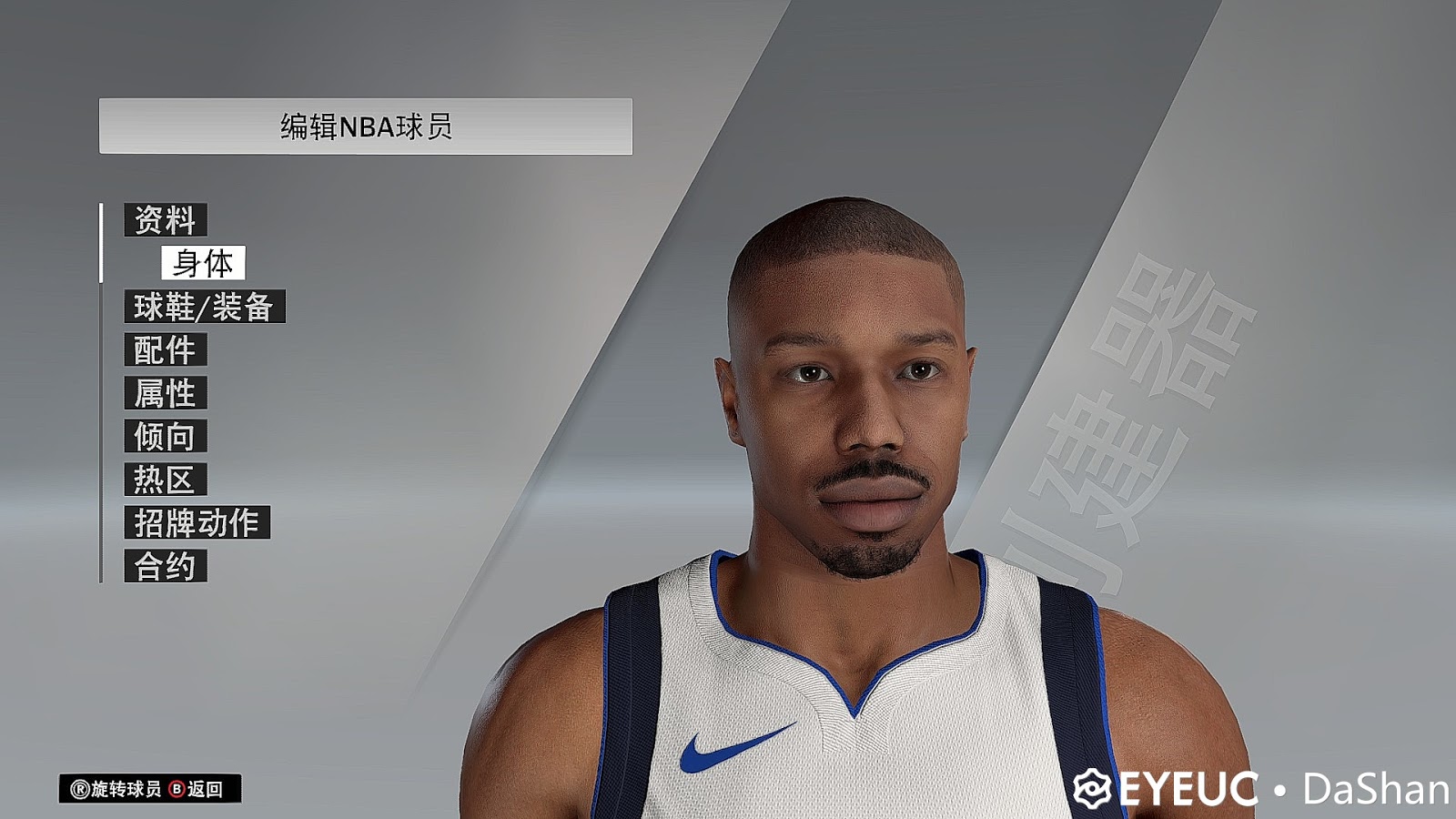Select the 配件 accessories option

click(167, 350)
